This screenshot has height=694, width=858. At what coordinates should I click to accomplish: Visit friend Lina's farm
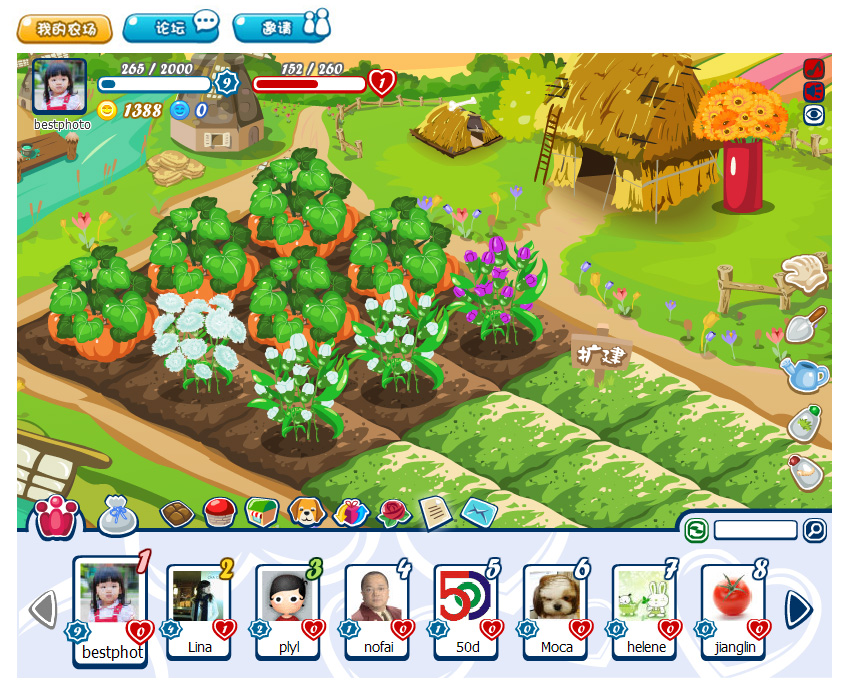coord(199,606)
